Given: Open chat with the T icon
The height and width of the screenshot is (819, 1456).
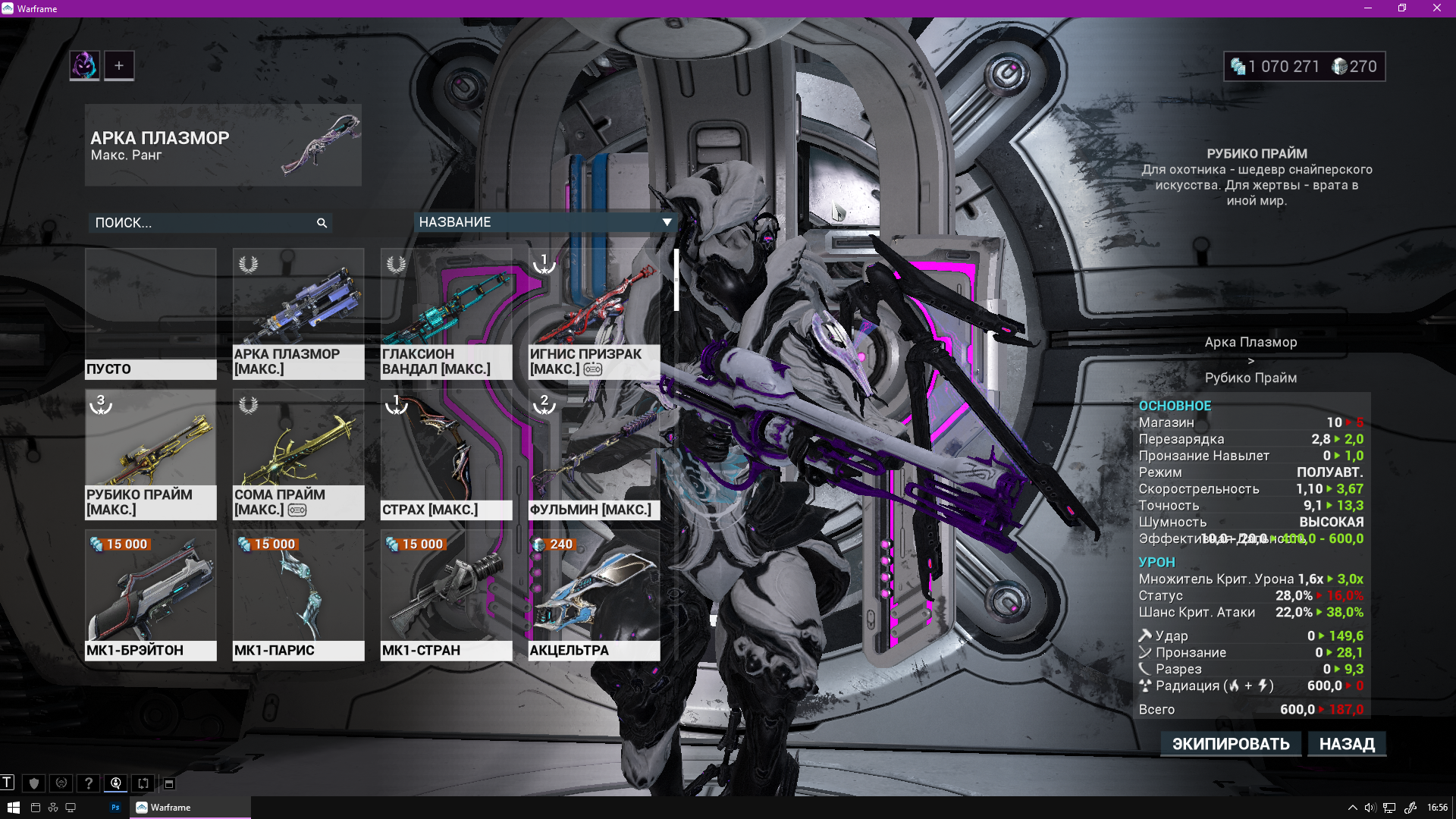Looking at the screenshot, I should pos(8,783).
